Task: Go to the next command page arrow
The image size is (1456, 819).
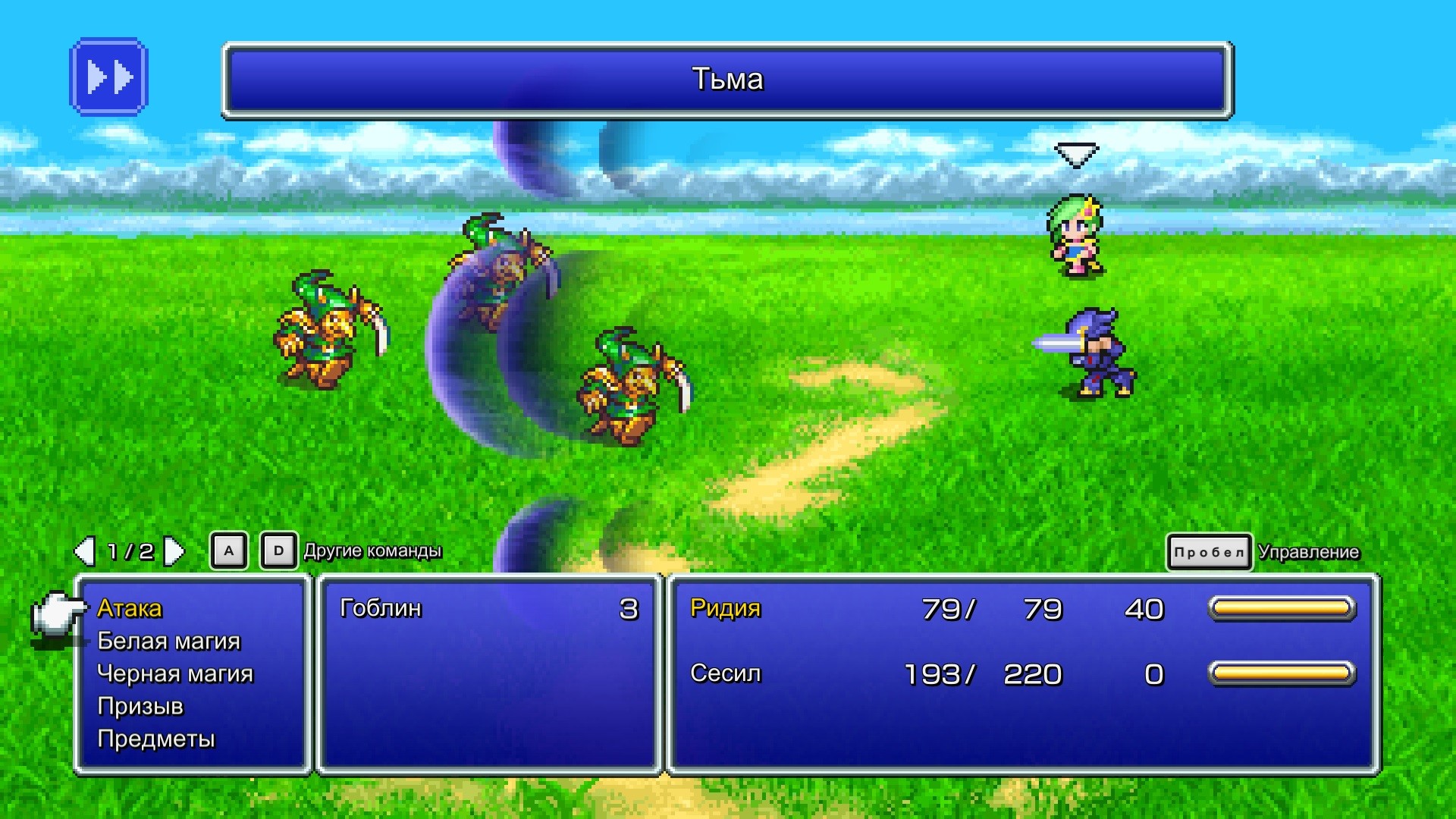Action: (174, 551)
